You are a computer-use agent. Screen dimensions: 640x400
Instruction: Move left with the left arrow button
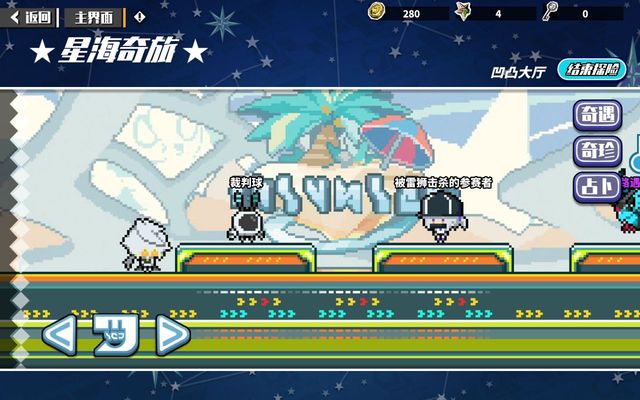(x=57, y=334)
